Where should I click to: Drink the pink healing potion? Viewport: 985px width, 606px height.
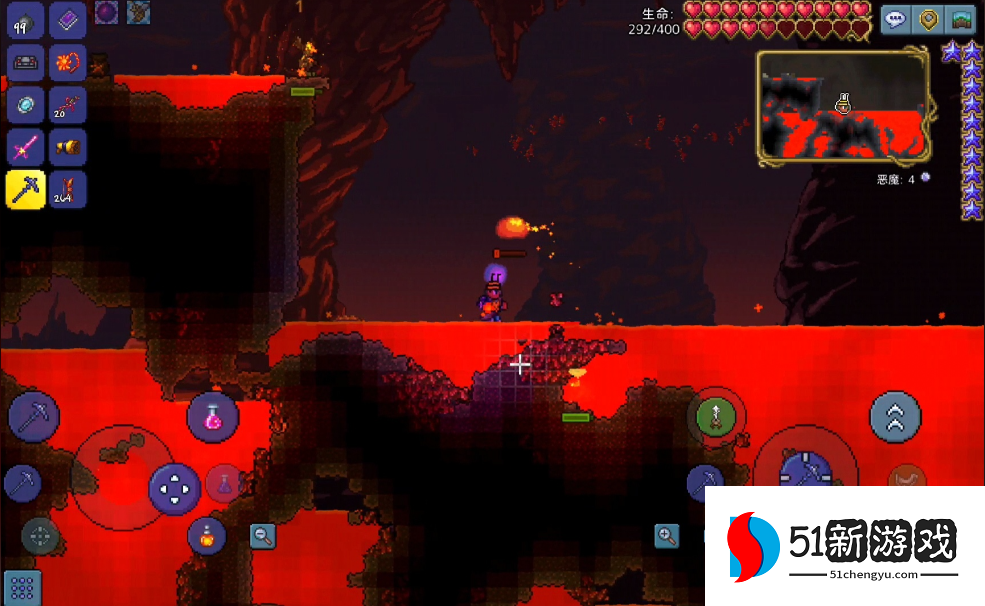click(213, 417)
